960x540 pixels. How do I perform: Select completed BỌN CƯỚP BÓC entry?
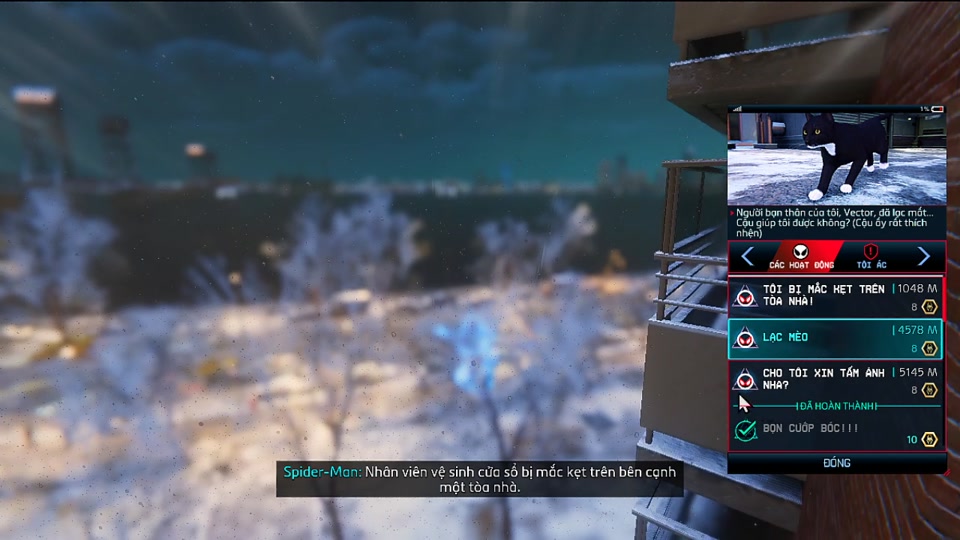click(836, 431)
